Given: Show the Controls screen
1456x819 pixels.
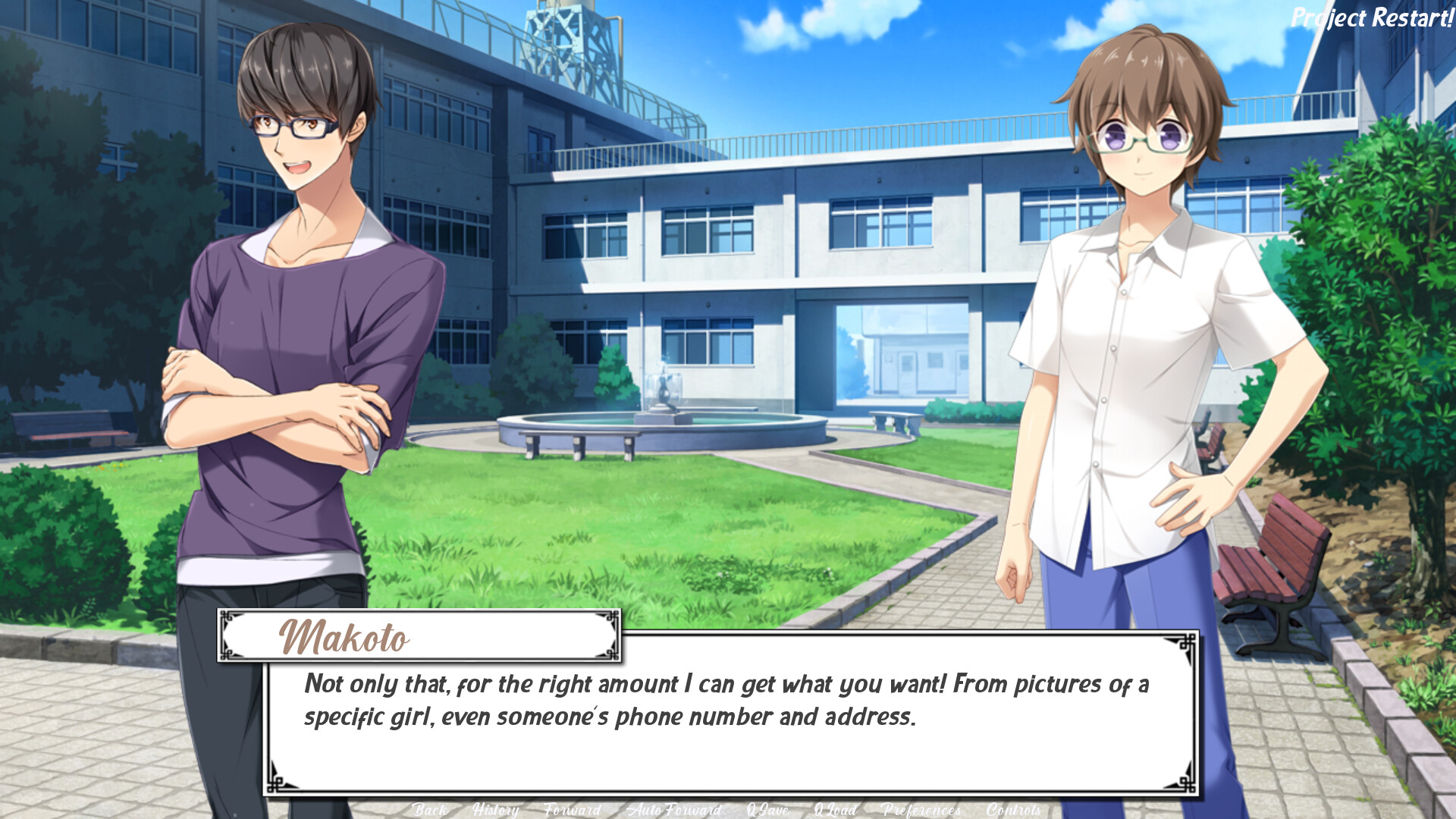Looking at the screenshot, I should [1013, 810].
